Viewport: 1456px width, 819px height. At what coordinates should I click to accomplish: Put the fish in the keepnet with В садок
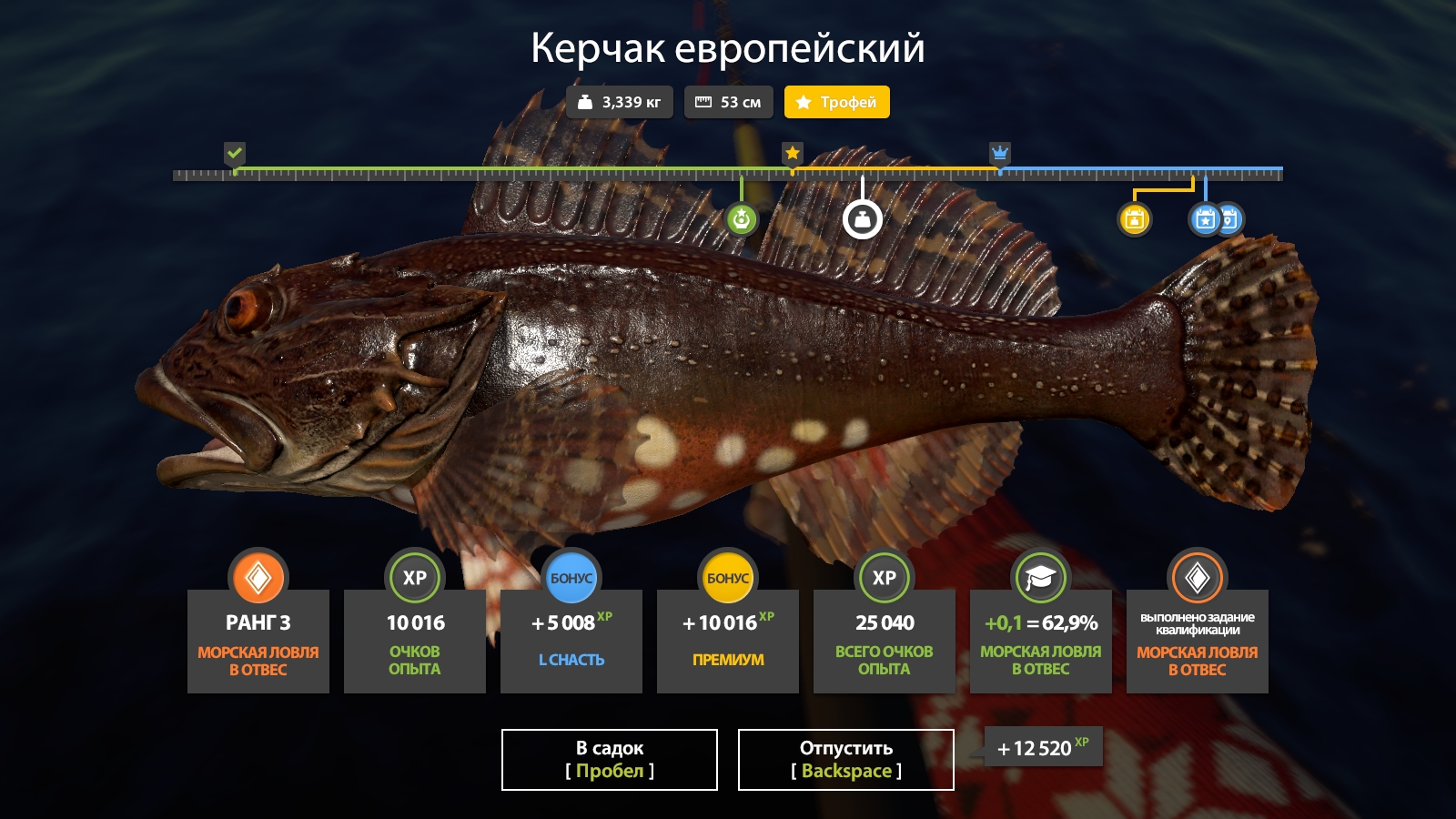pyautogui.click(x=609, y=759)
